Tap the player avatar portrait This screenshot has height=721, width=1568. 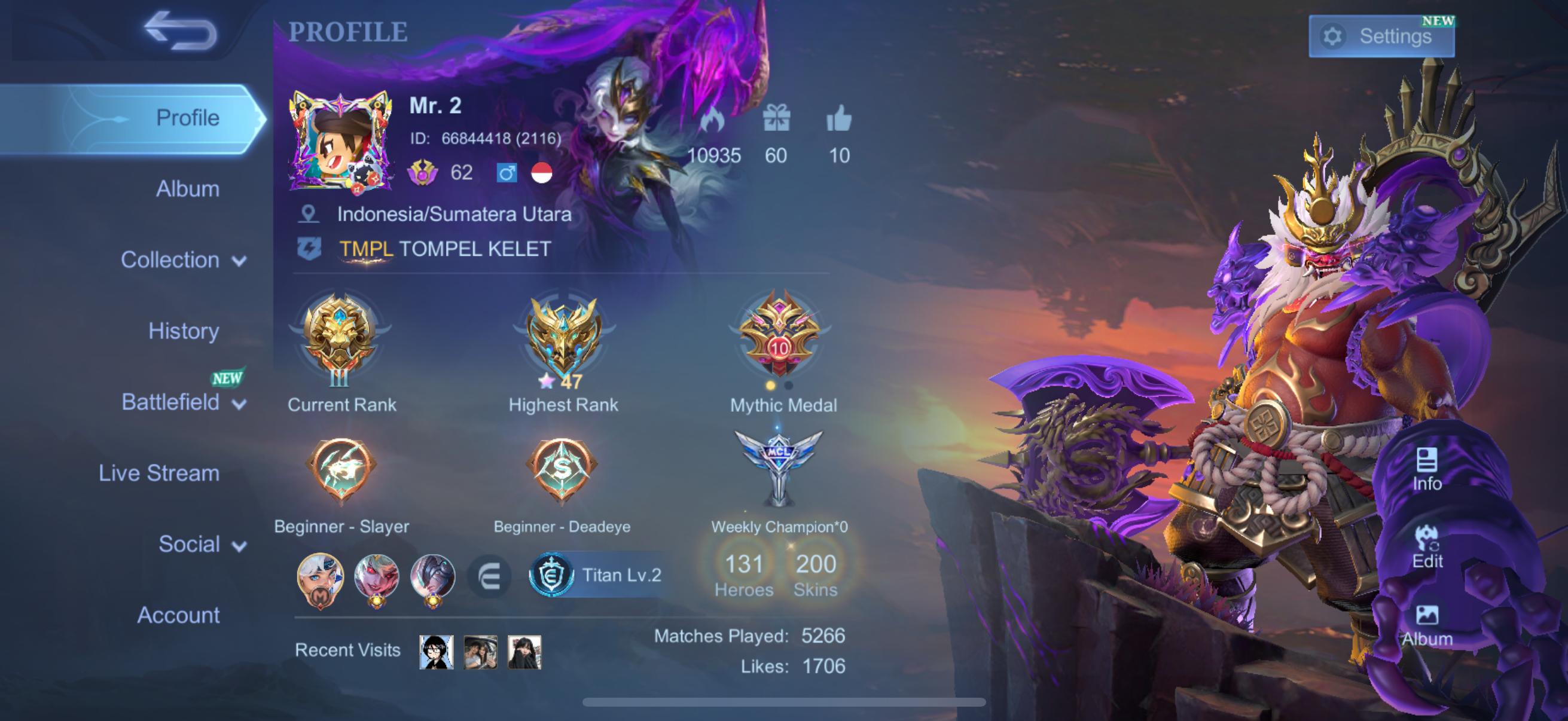[340, 141]
